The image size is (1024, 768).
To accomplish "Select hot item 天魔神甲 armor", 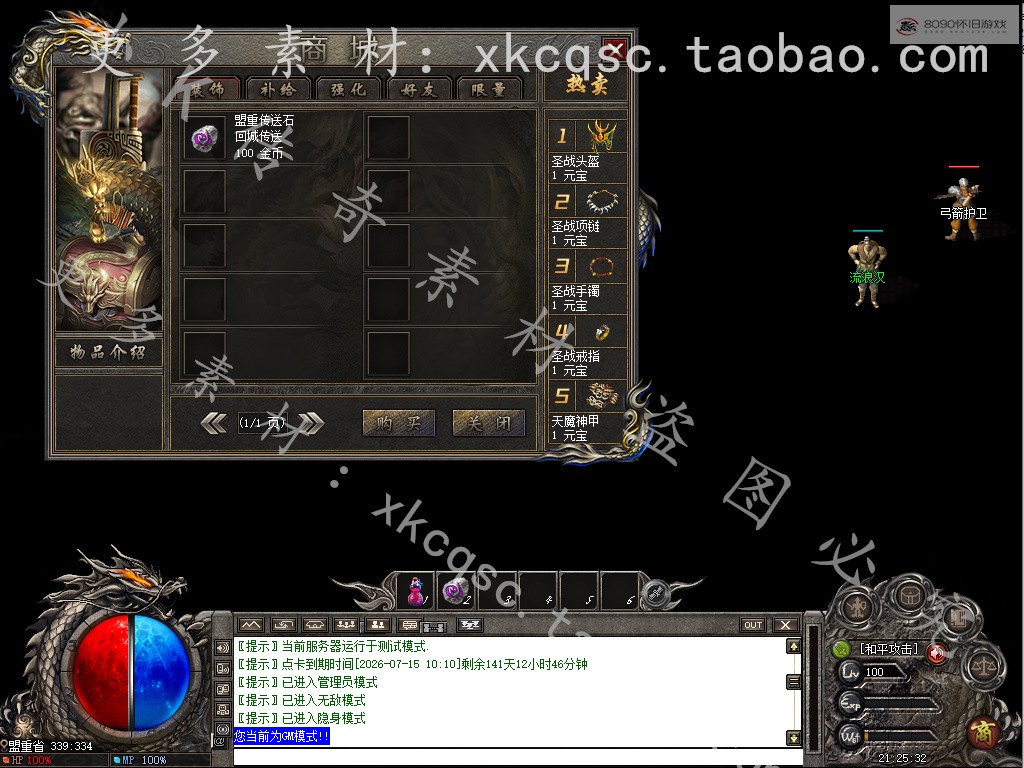I will pyautogui.click(x=605, y=396).
